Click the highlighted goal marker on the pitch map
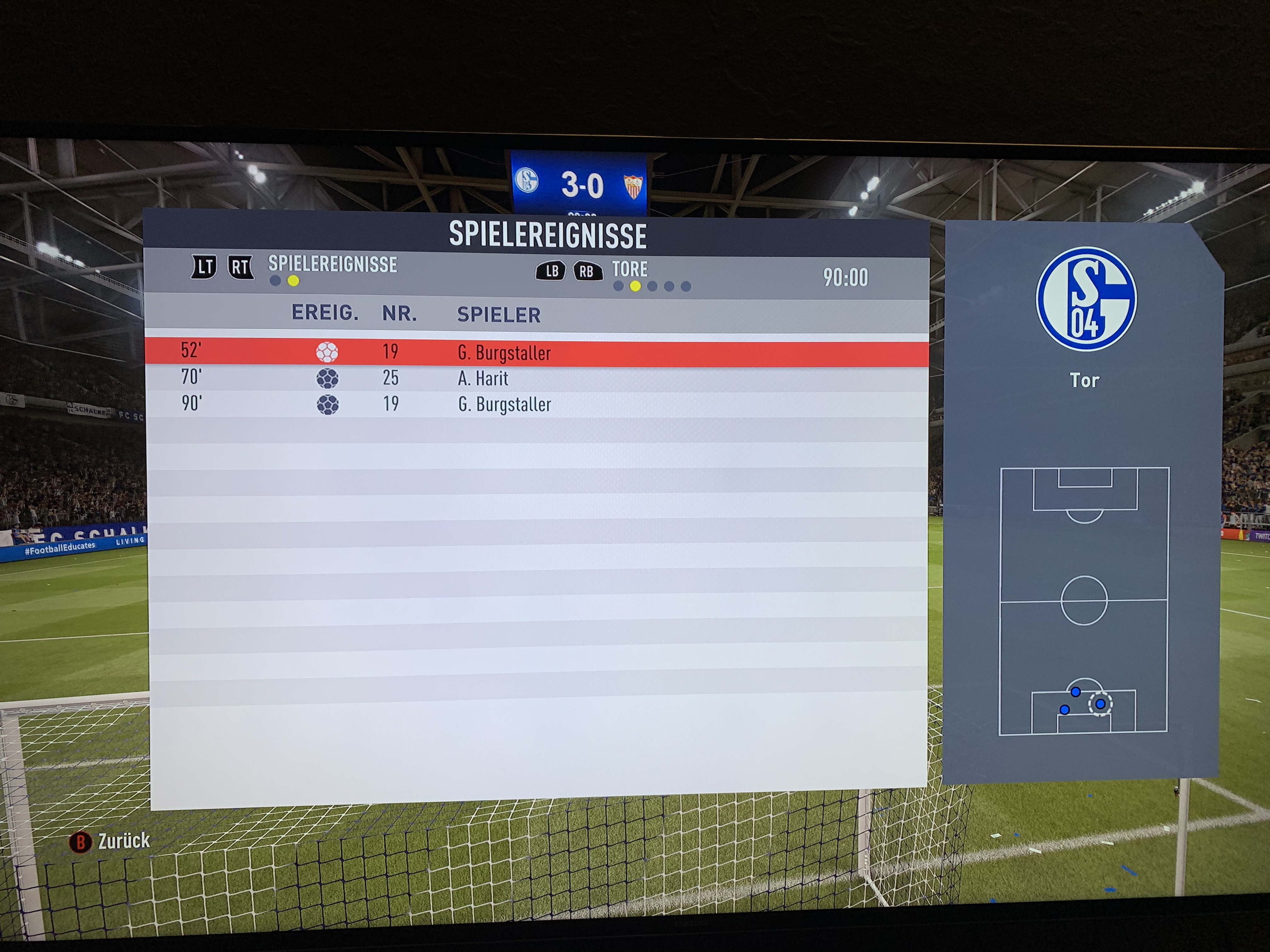The height and width of the screenshot is (952, 1270). click(x=1100, y=704)
